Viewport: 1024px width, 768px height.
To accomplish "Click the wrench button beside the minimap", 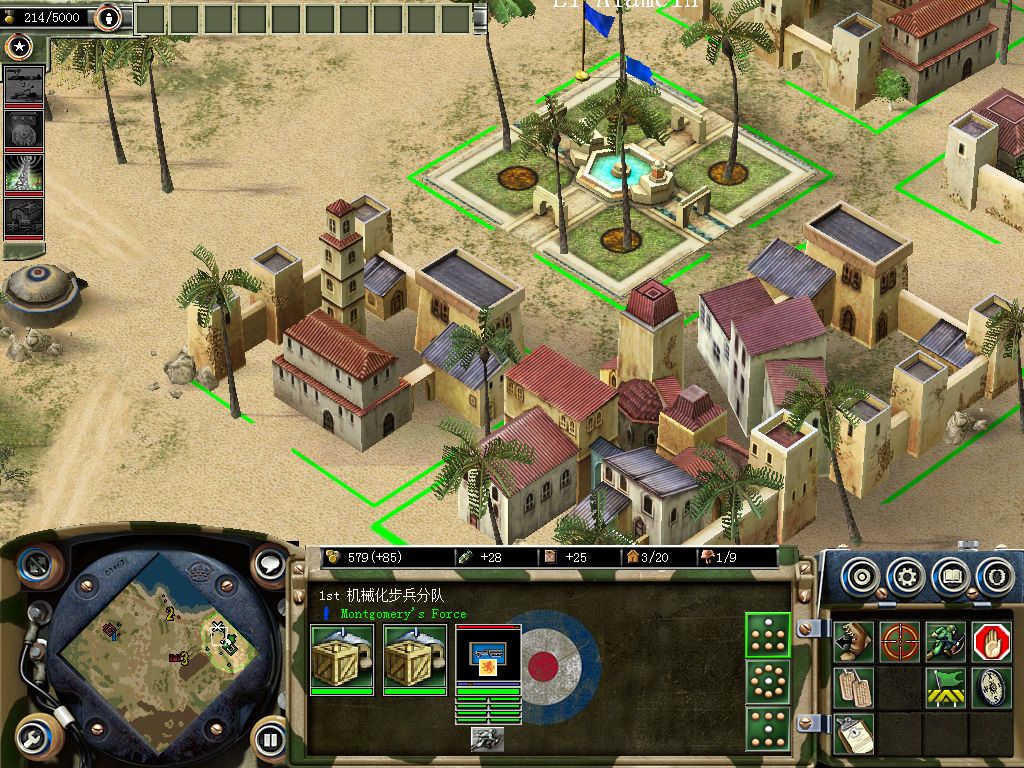I will (38, 738).
